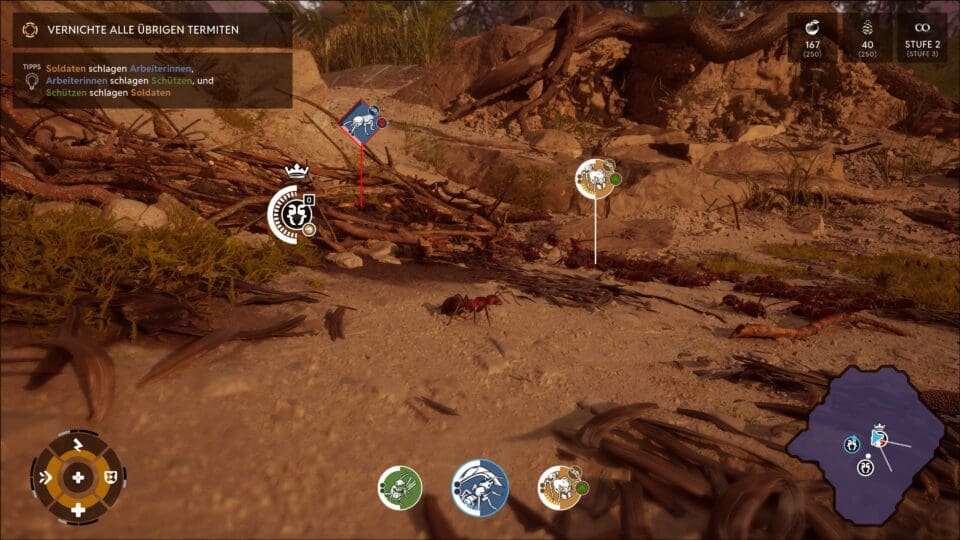Click the orange soldier legion marker above ants
The image size is (960, 540).
[x=595, y=179]
